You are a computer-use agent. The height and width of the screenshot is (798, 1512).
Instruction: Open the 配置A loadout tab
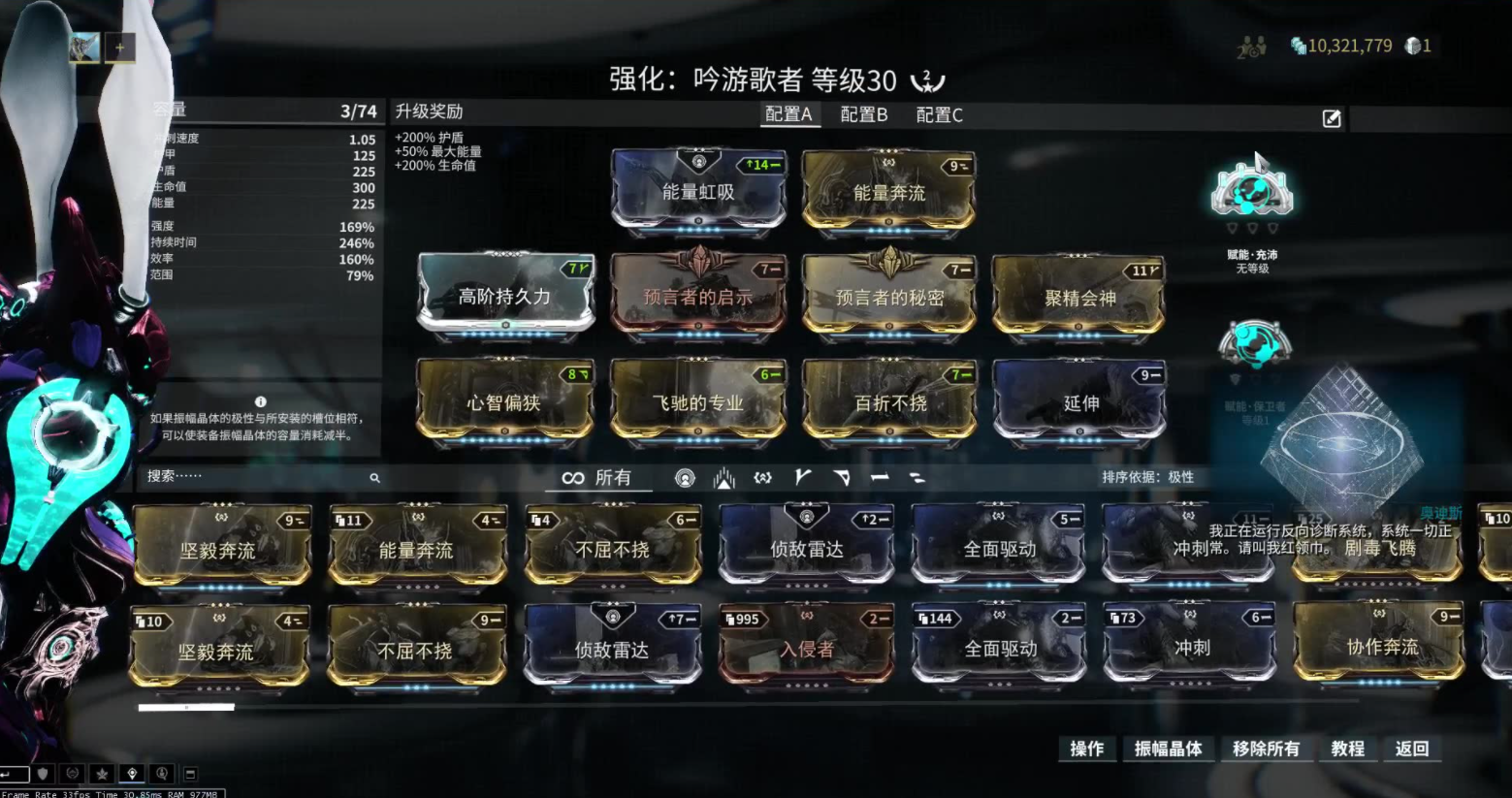[788, 114]
